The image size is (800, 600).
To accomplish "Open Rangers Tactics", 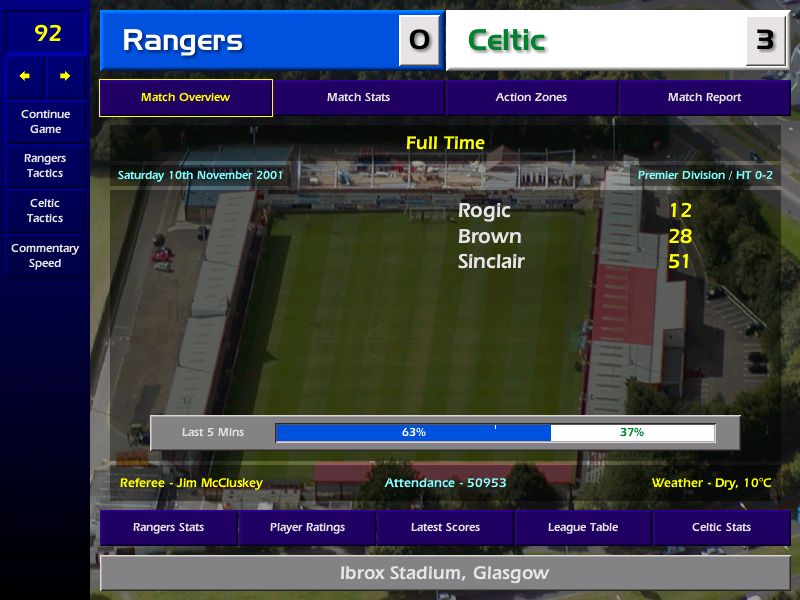I will click(x=45, y=165).
